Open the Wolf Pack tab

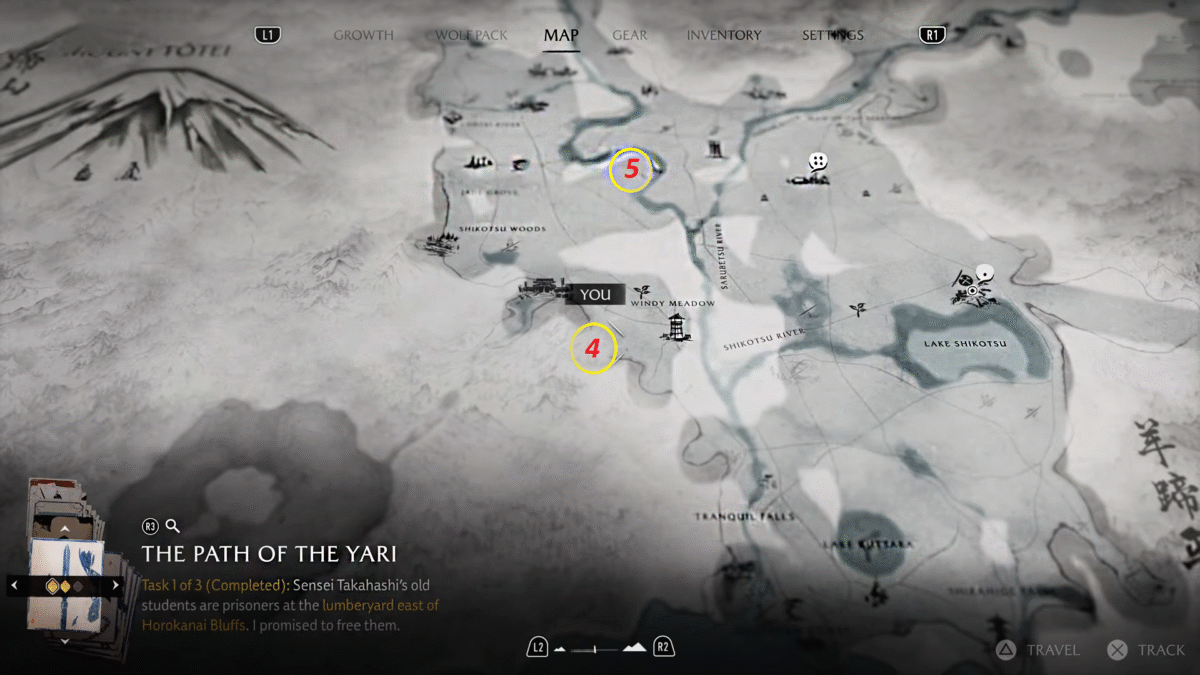pos(471,35)
